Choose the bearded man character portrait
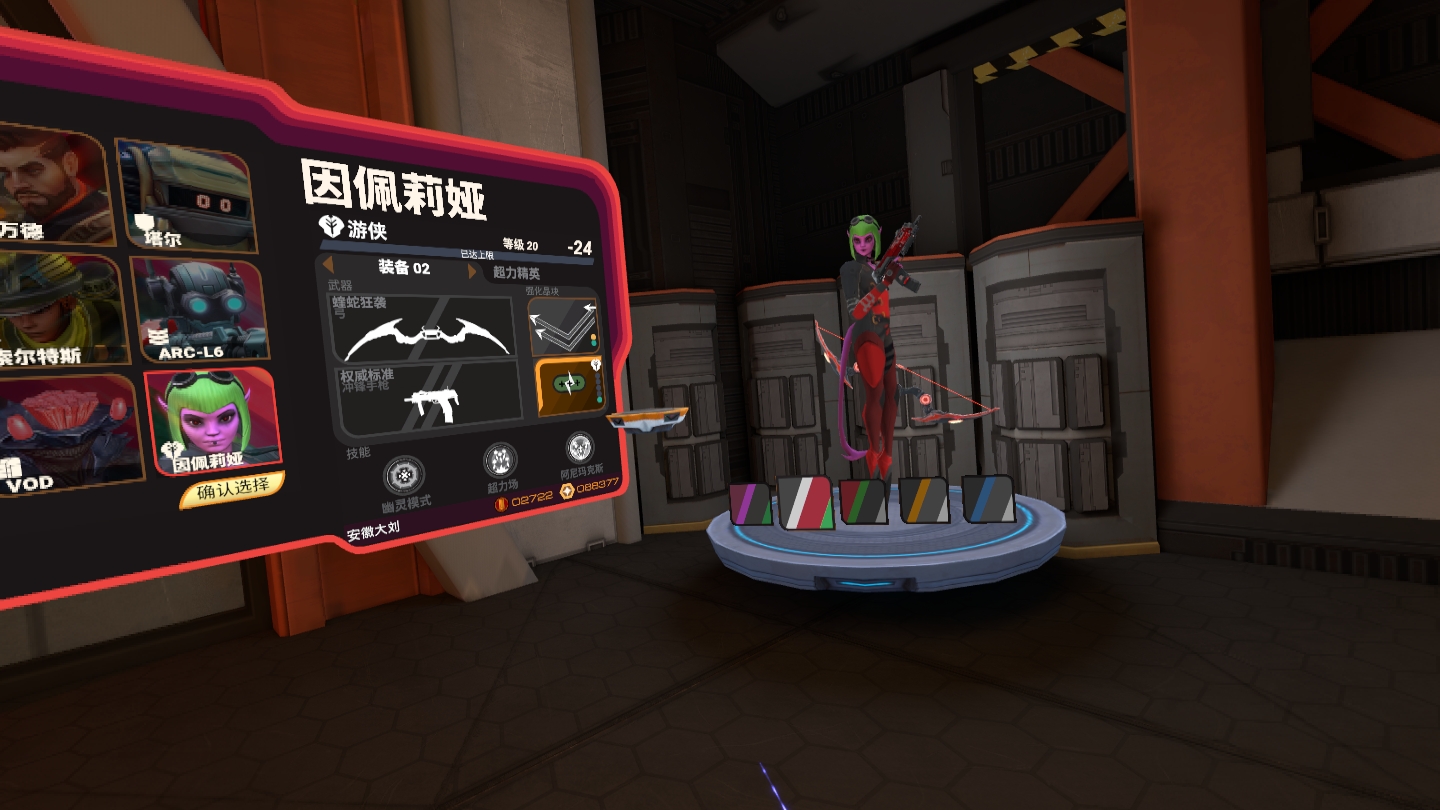 coord(50,185)
